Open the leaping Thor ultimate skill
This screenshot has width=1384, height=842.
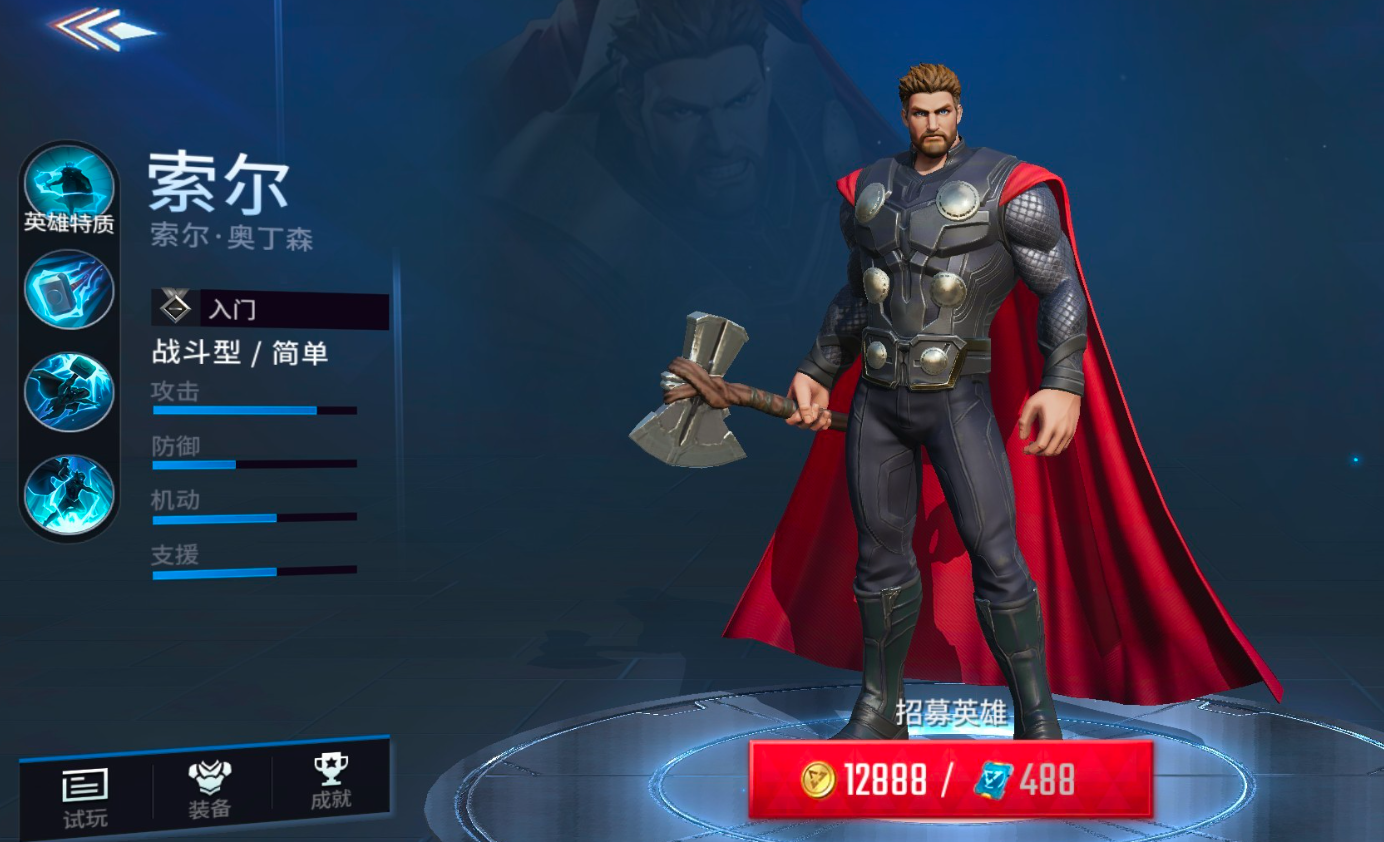tap(69, 493)
